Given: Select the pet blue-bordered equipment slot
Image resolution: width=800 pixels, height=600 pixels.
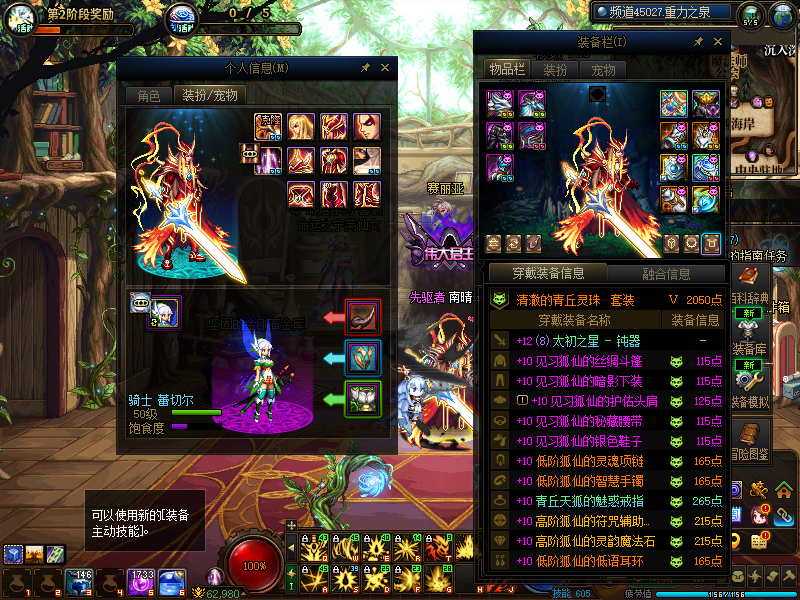Looking at the screenshot, I should pos(363,357).
